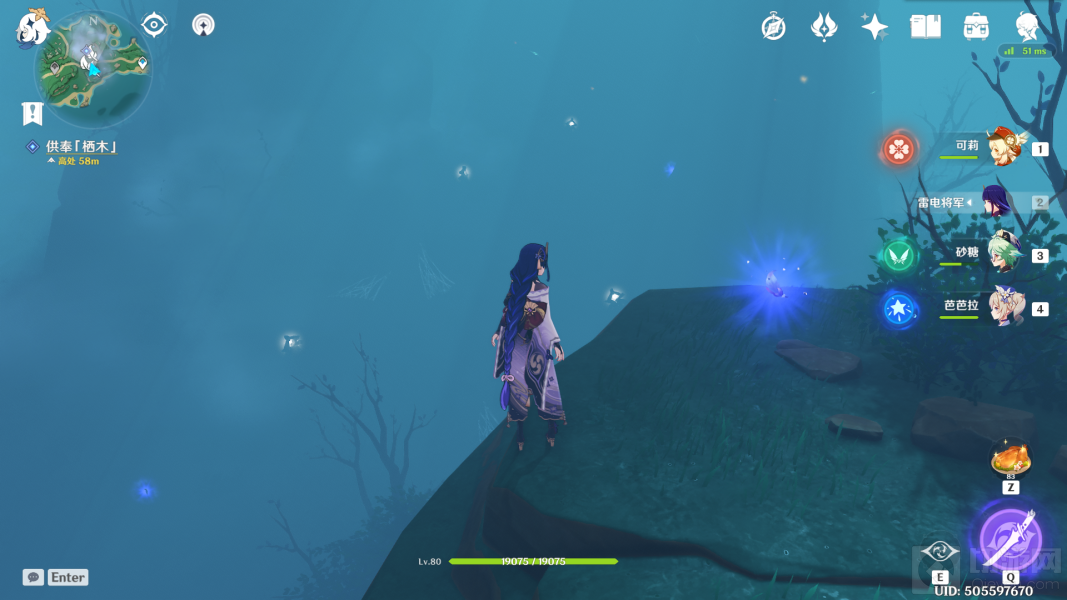Select the 供奉「栖木」 quest tracker
This screenshot has width=1067, height=600.
click(x=80, y=147)
